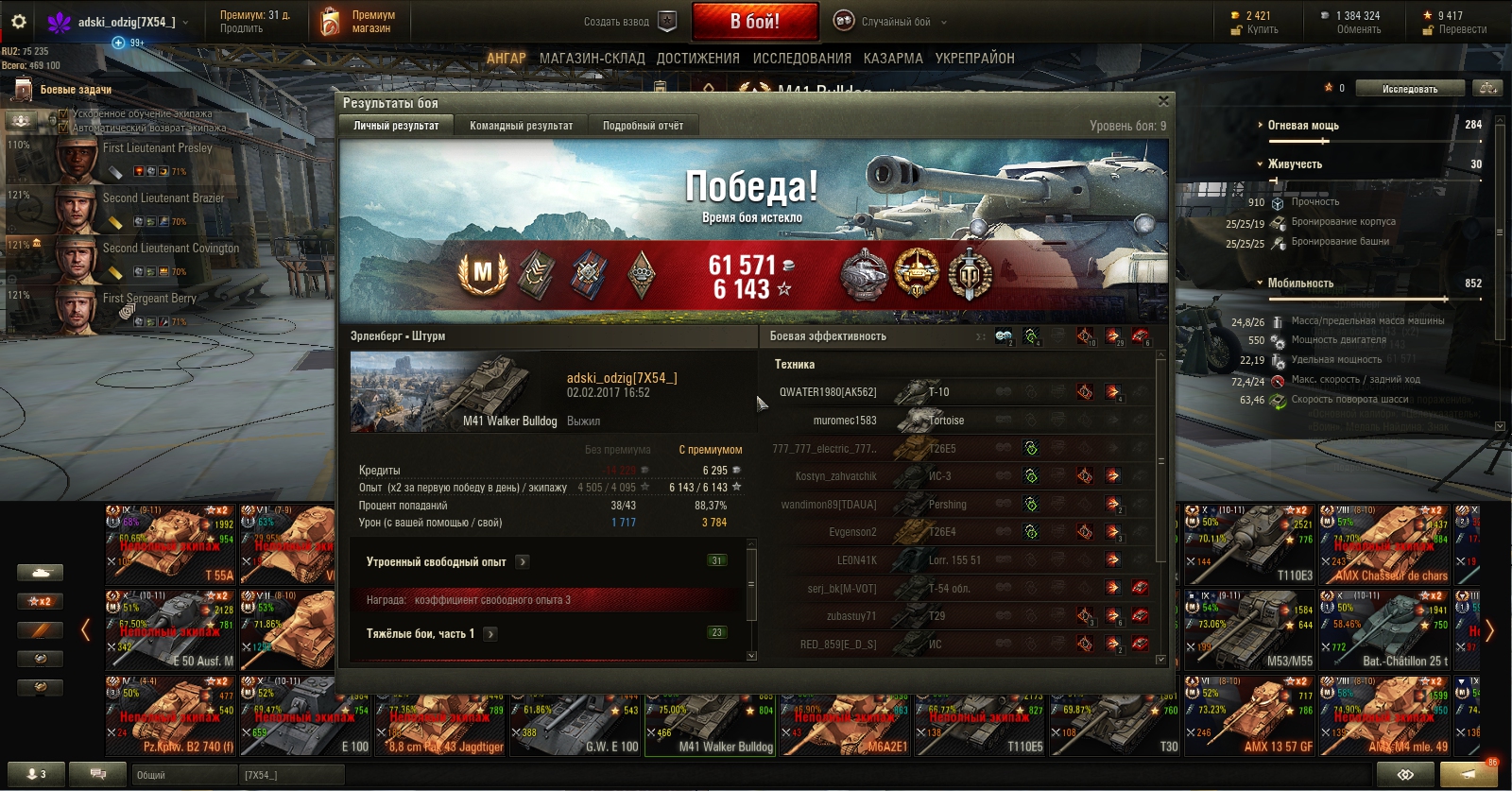Open the УКРЕПРАЙОН menu
The height and width of the screenshot is (791, 1512).
(974, 59)
